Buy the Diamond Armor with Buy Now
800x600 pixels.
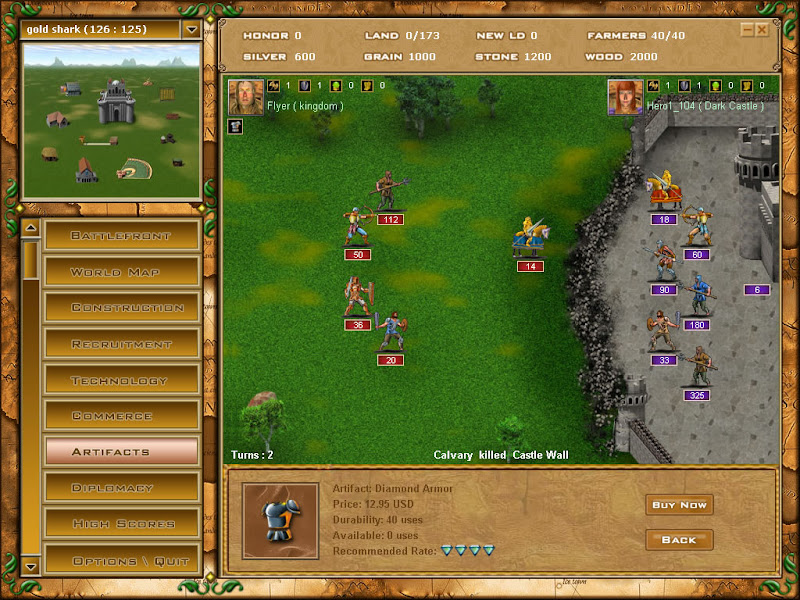tap(679, 505)
